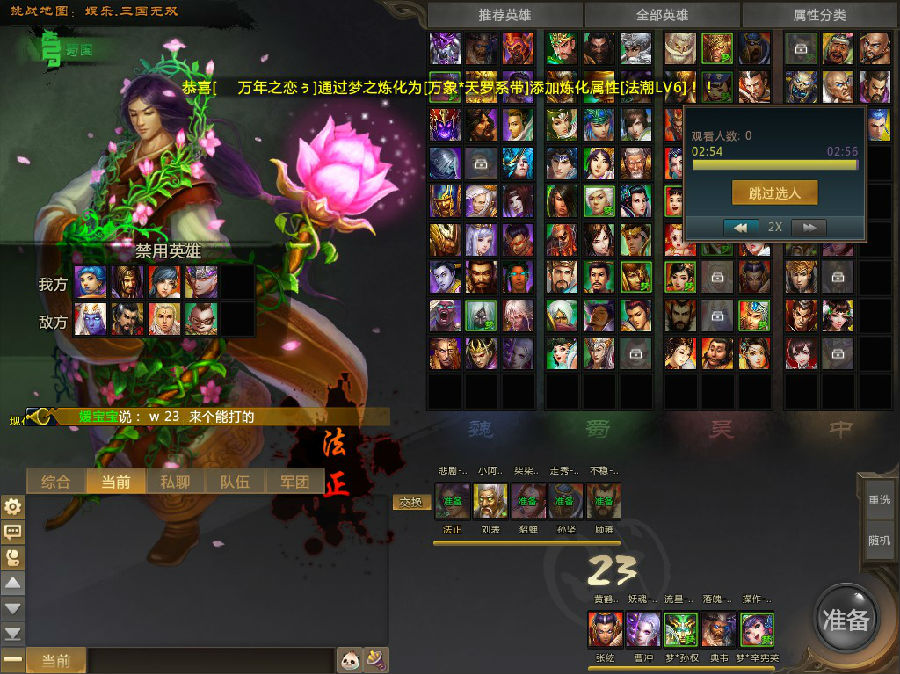Click the chat message input box
Screen dimensions: 900x674
pyautogui.click(x=210, y=660)
